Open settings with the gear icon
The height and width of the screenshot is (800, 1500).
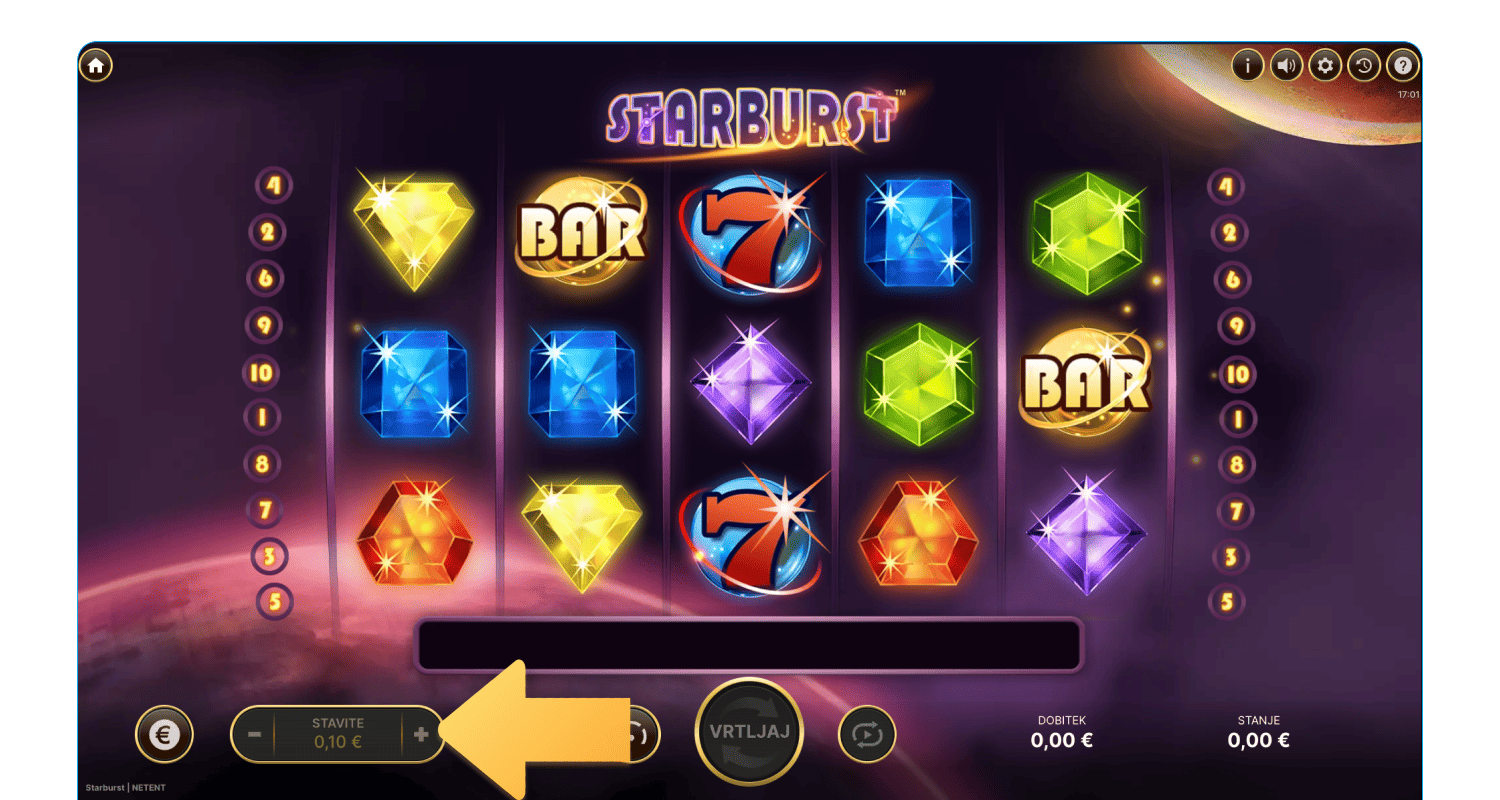[1325, 66]
